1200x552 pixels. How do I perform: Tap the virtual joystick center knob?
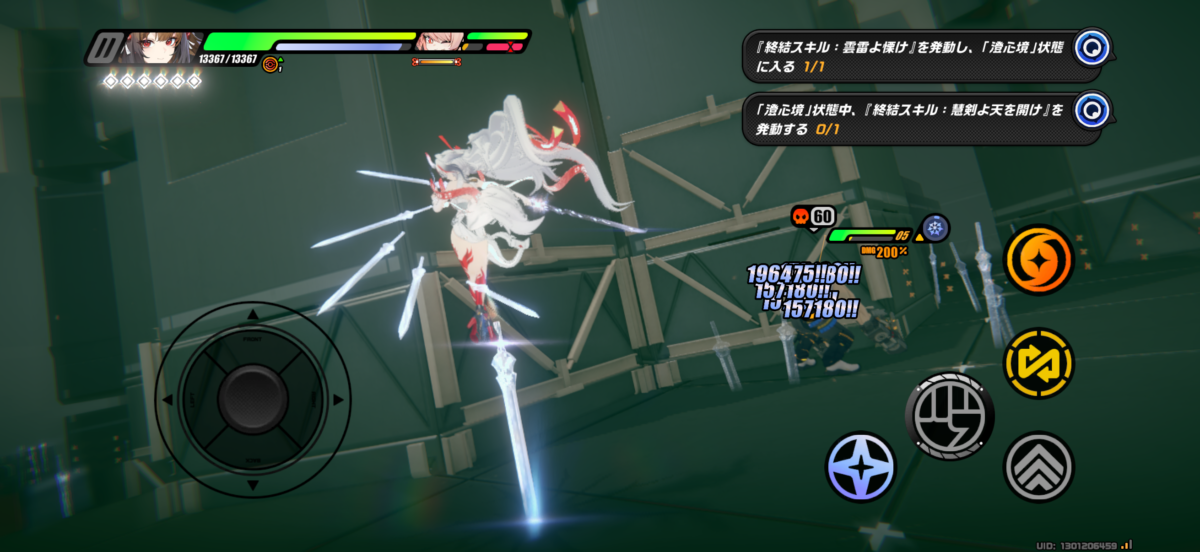click(252, 400)
